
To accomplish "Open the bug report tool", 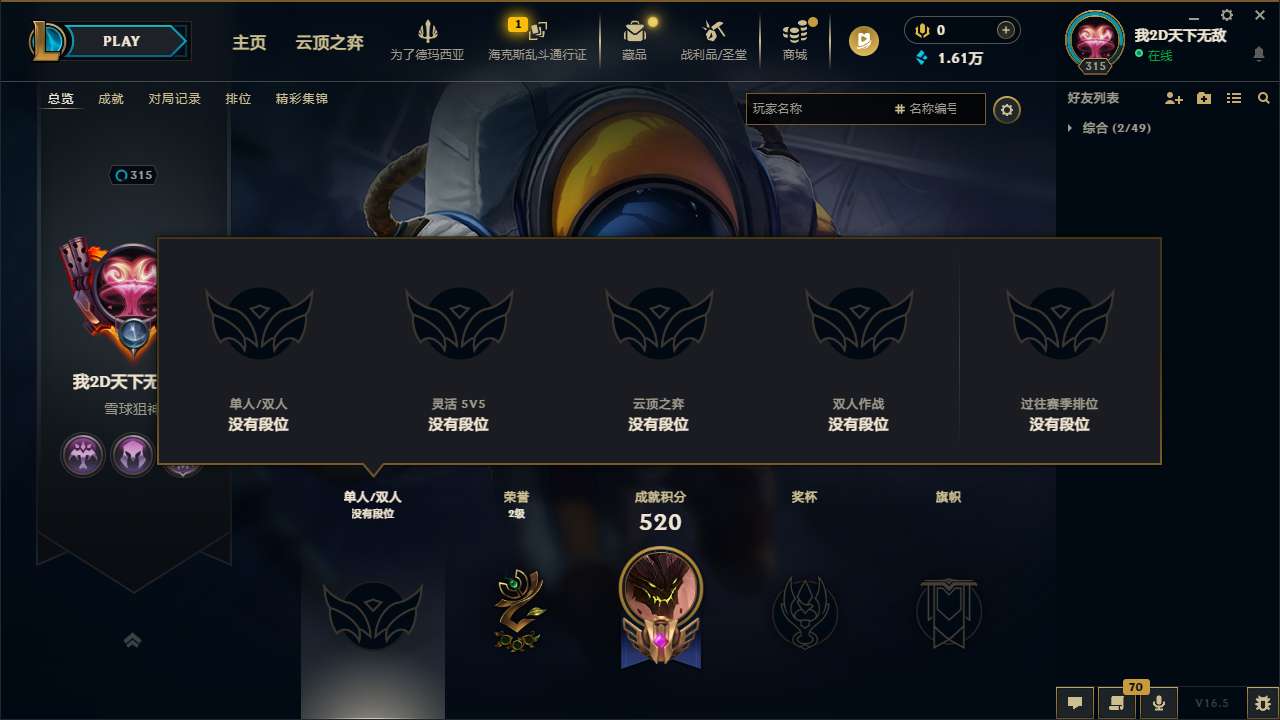I will (1262, 703).
